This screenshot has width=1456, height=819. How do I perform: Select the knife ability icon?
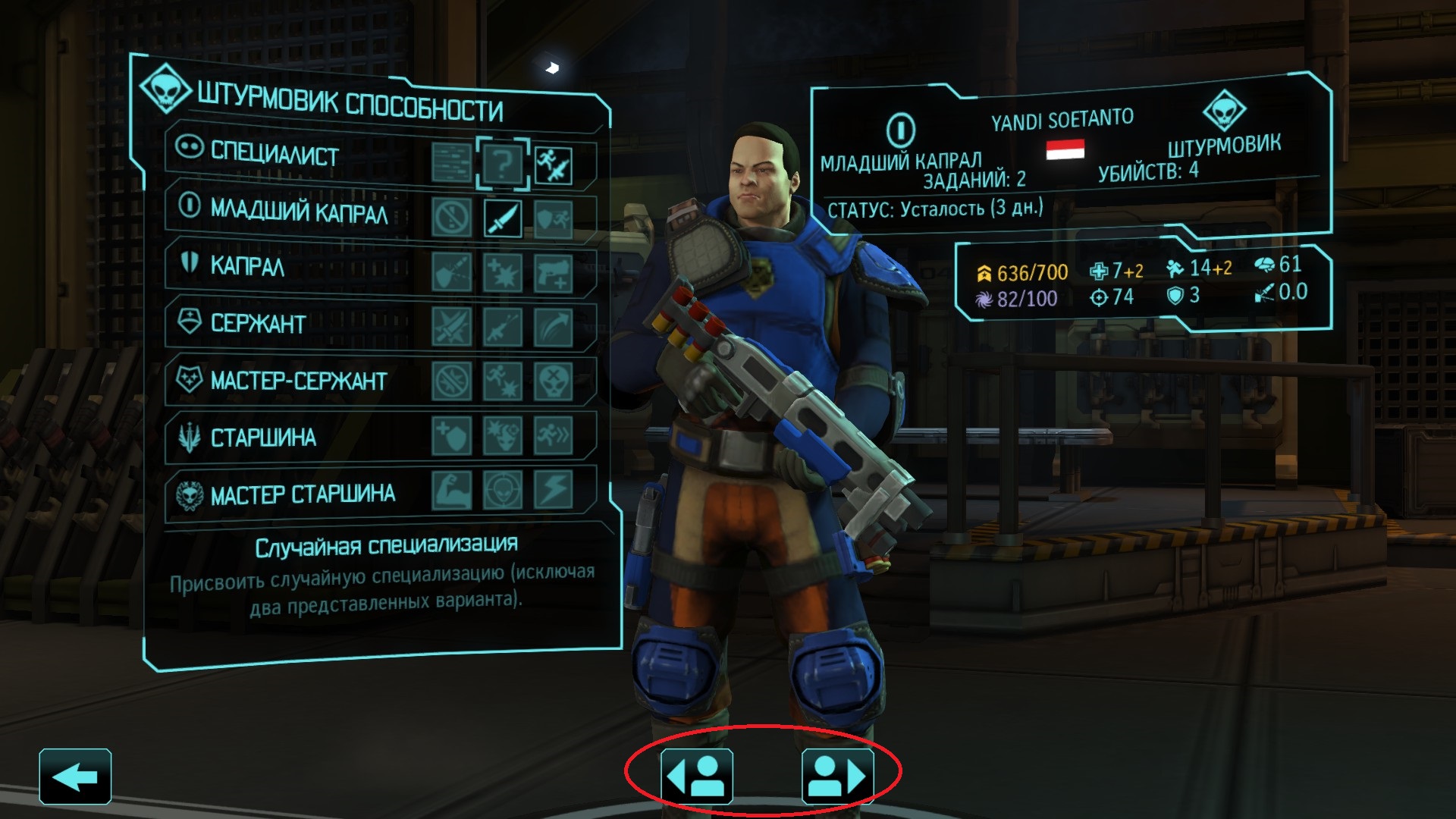503,218
